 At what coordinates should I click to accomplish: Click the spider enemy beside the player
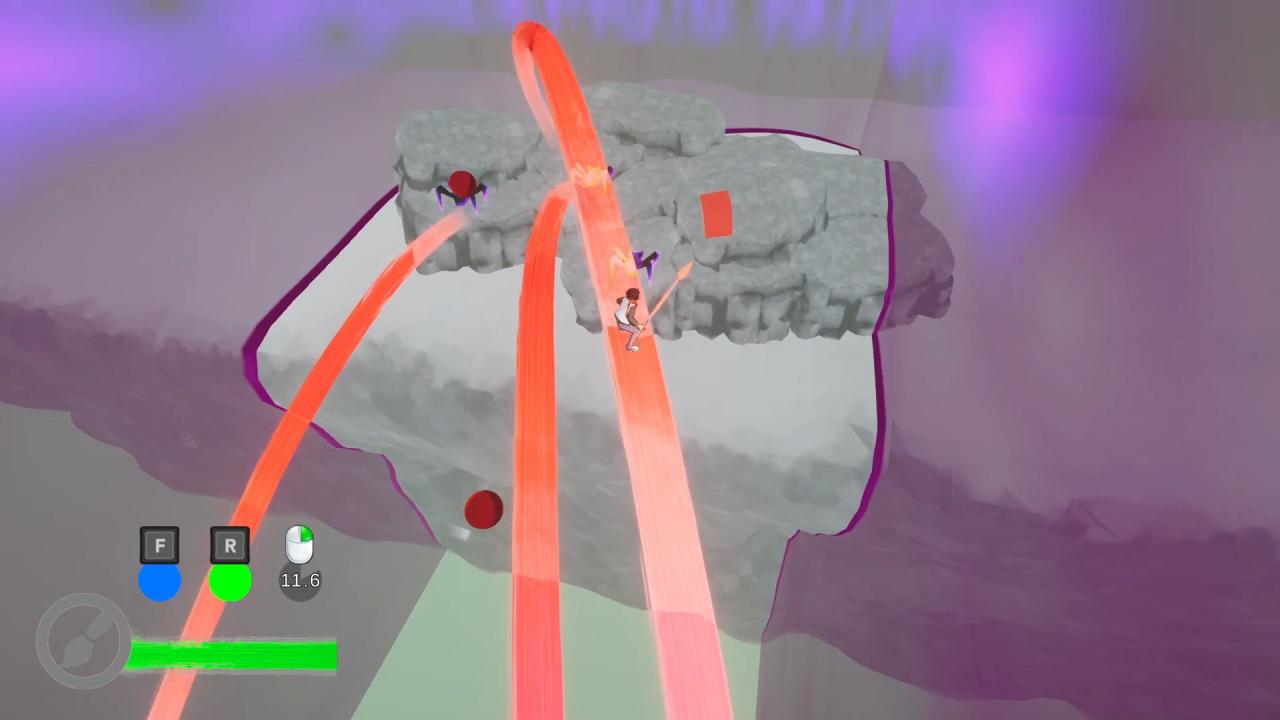tap(645, 262)
